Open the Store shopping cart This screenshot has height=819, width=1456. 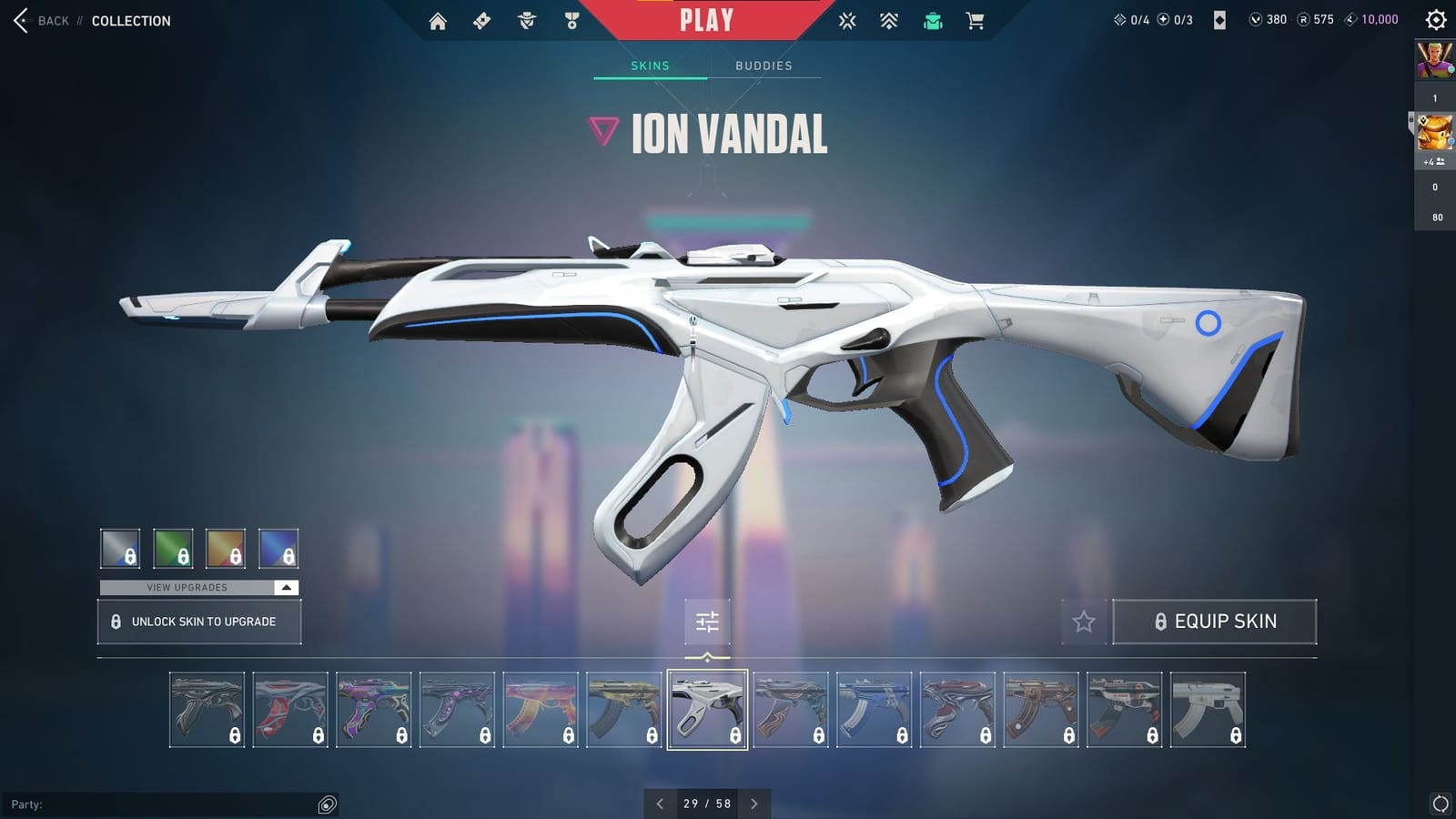pos(976,19)
